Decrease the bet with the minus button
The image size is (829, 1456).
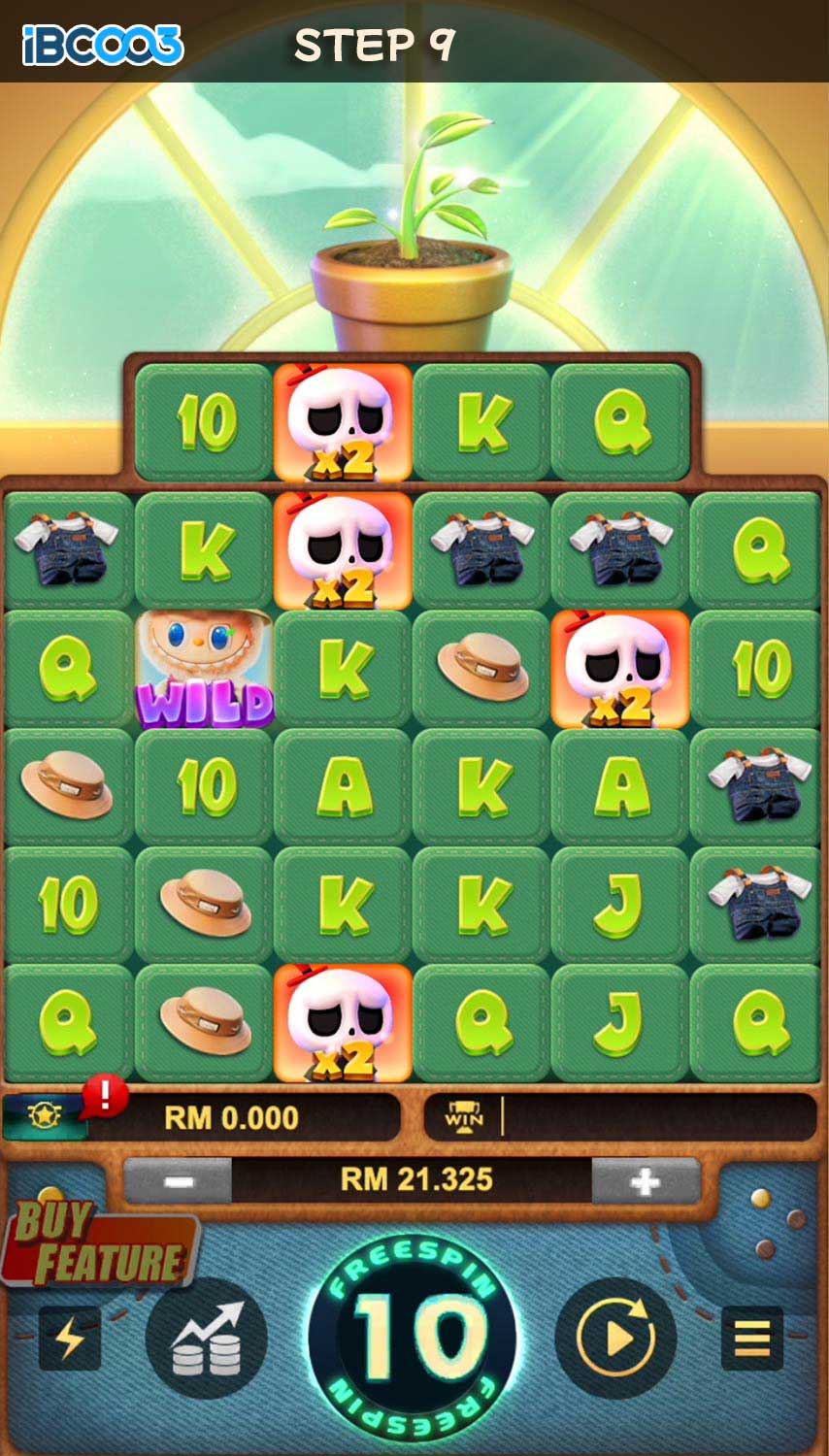179,1181
